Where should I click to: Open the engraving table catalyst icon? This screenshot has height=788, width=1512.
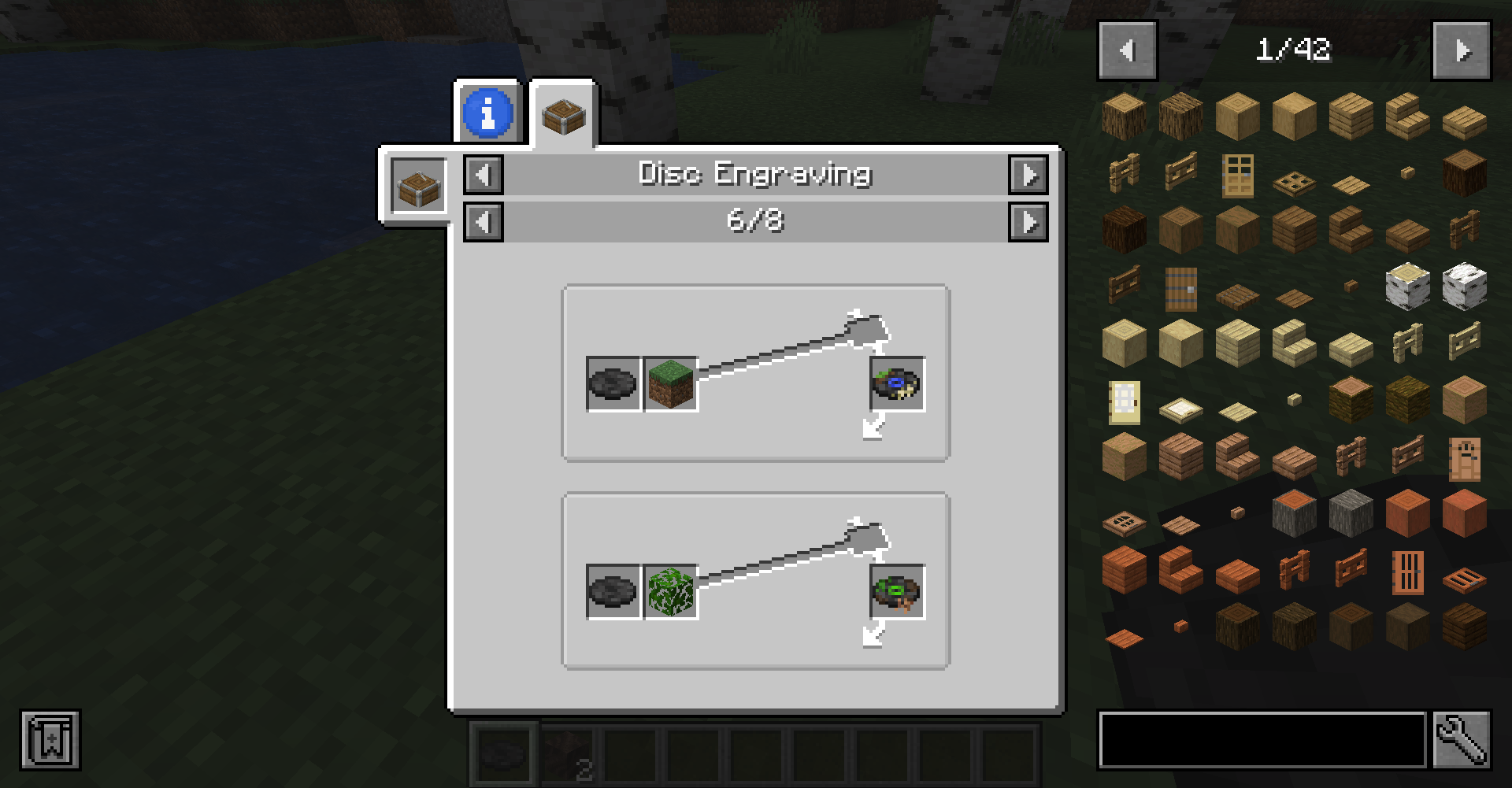coord(418,187)
